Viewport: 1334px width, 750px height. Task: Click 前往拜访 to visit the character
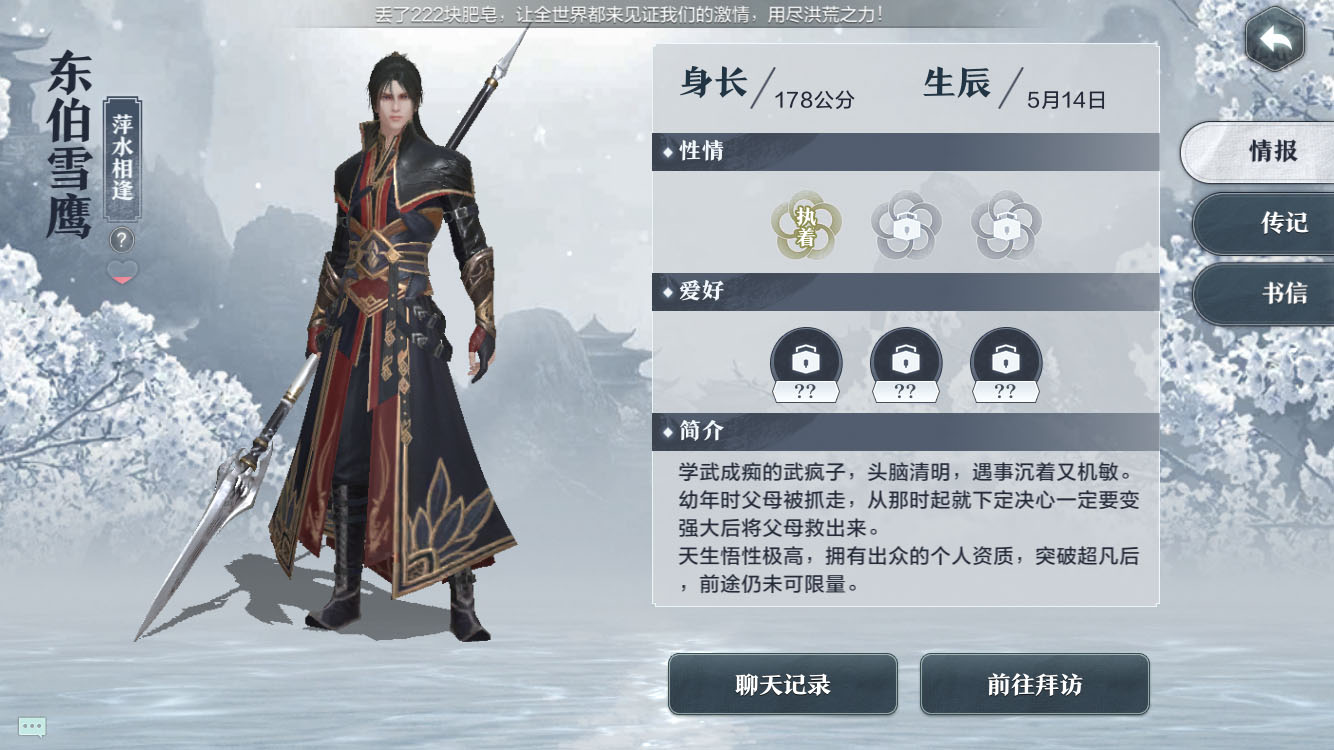point(1035,686)
